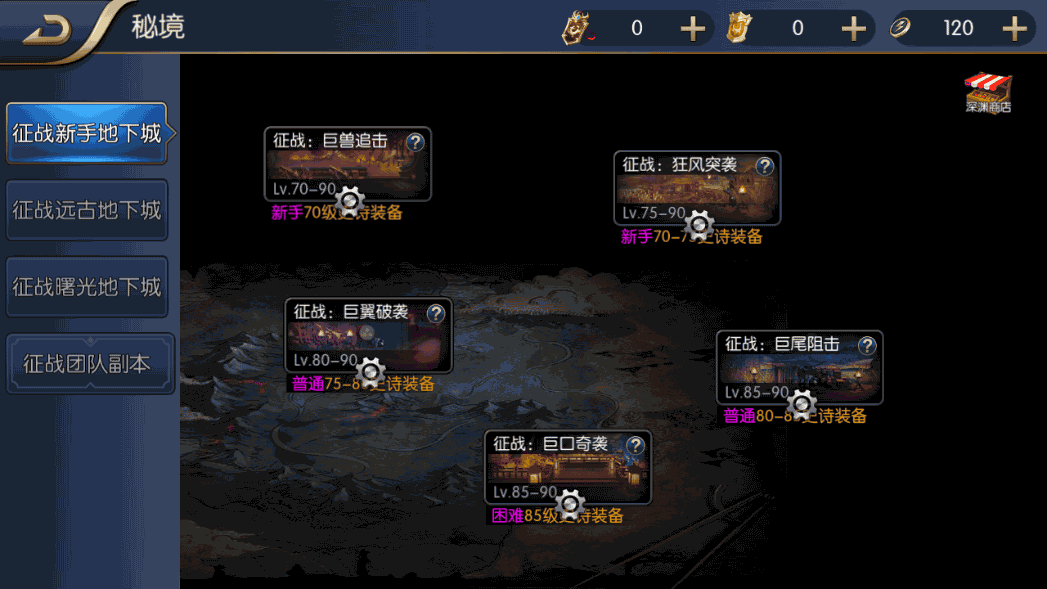
Task: Open the gear settings under 巨口奇袭
Action: (570, 504)
